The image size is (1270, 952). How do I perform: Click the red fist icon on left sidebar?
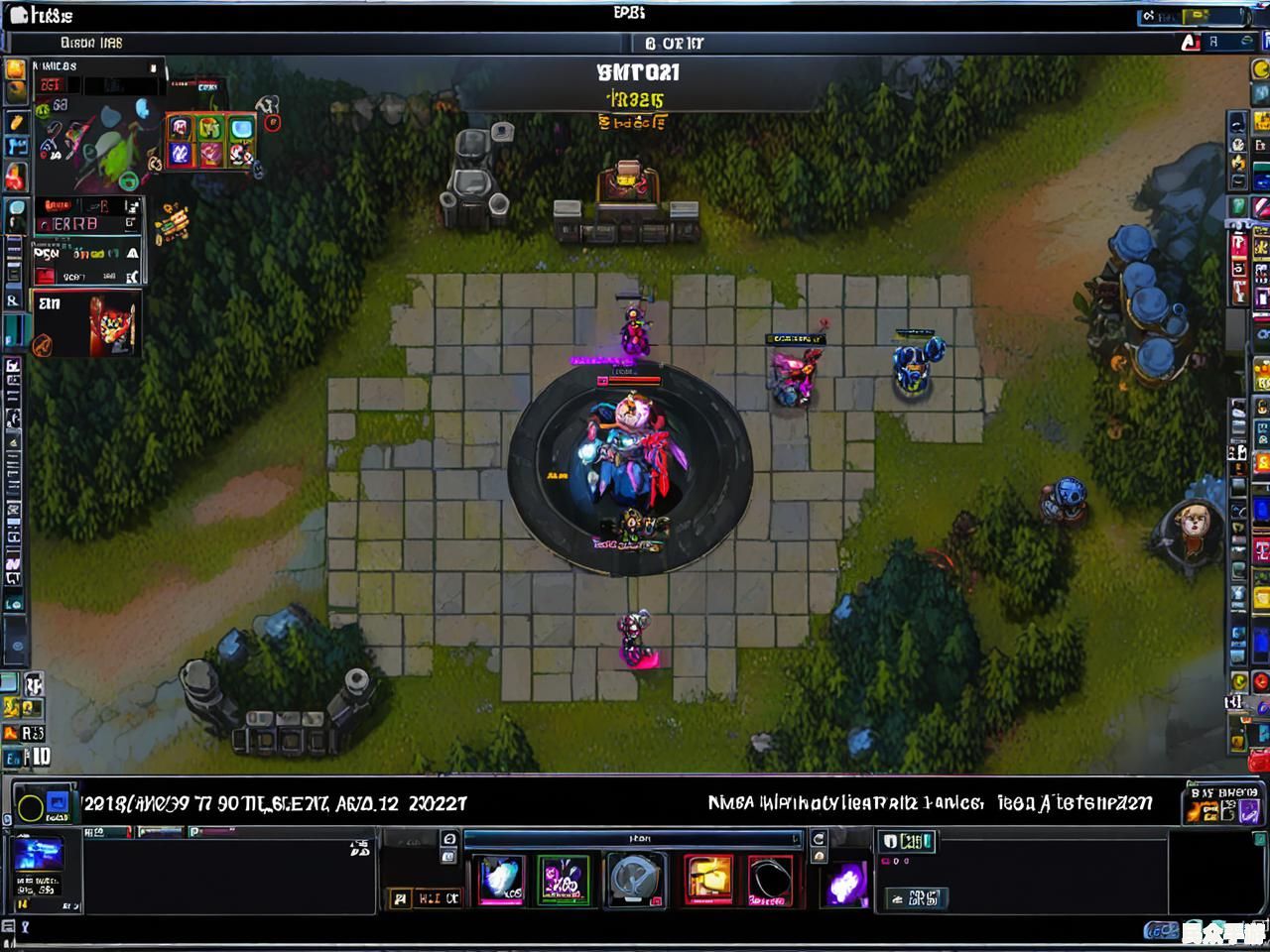tap(15, 177)
